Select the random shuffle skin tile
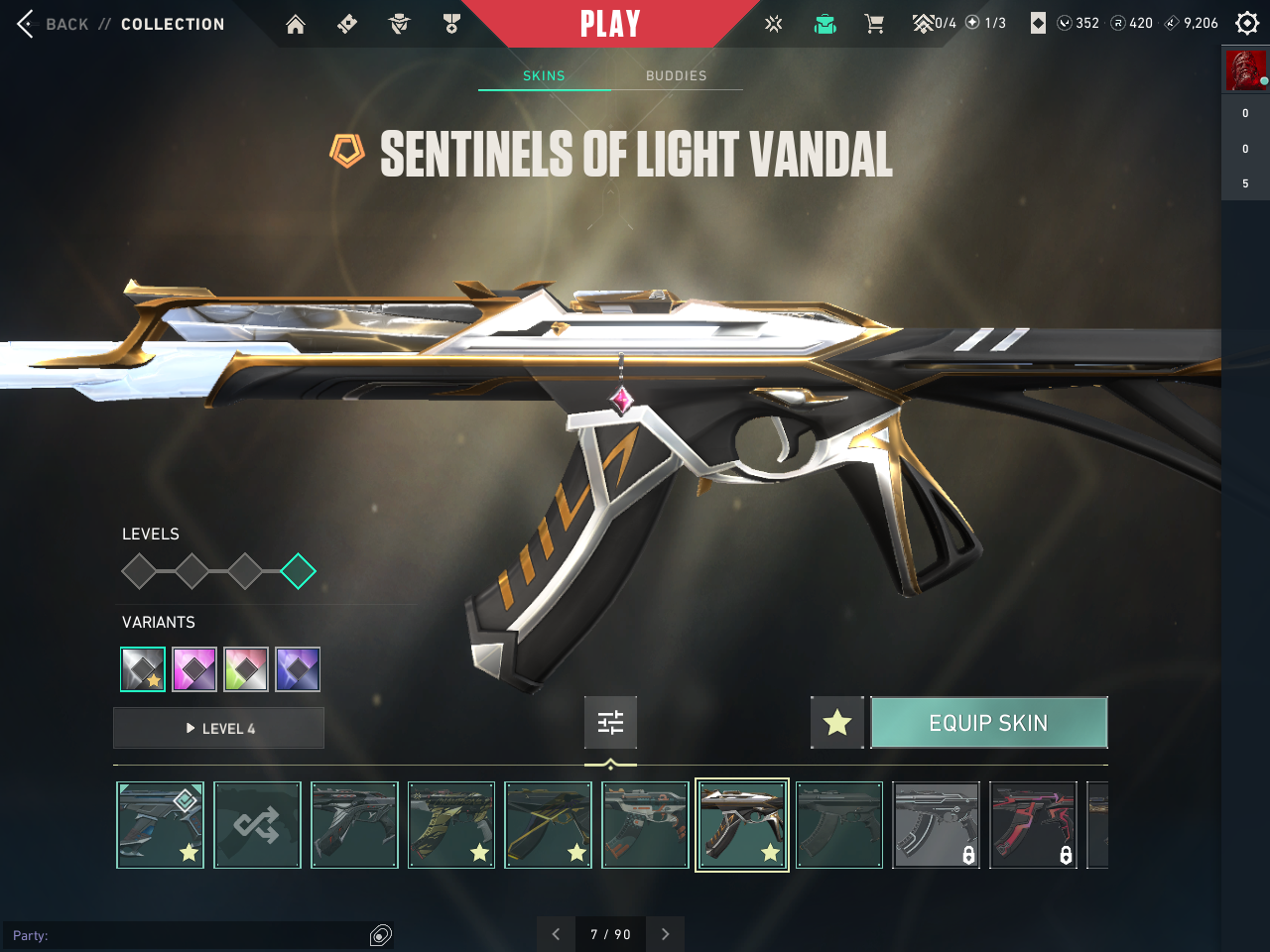The width and height of the screenshot is (1270, 952). pyautogui.click(x=257, y=825)
